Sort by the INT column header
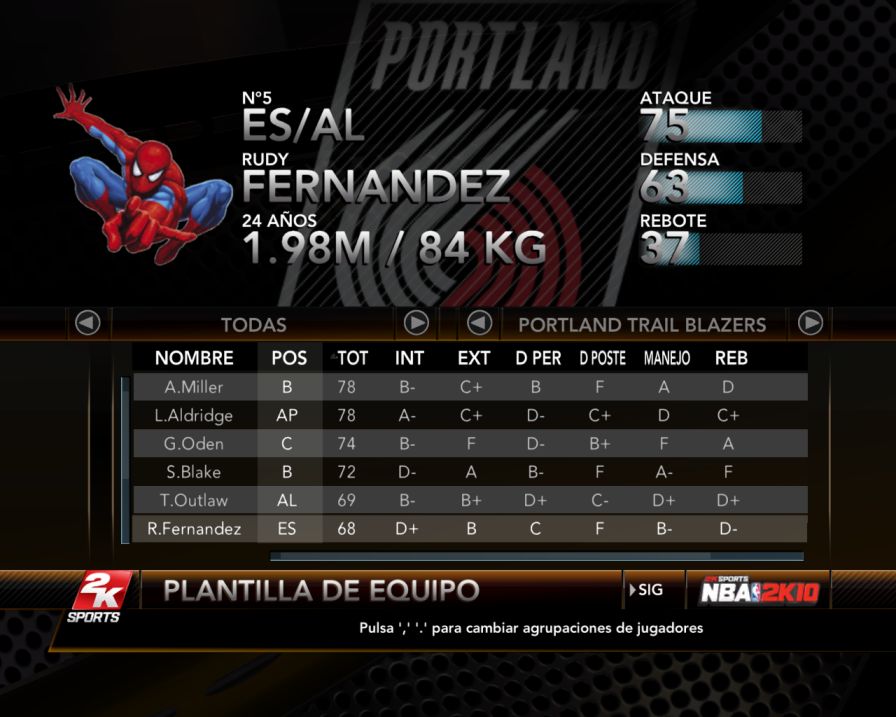The height and width of the screenshot is (717, 896). tap(409, 358)
